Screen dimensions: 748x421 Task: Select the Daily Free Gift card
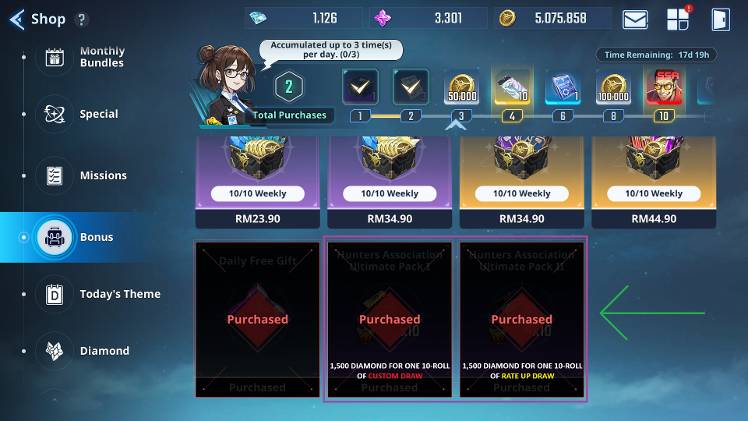pyautogui.click(x=257, y=319)
